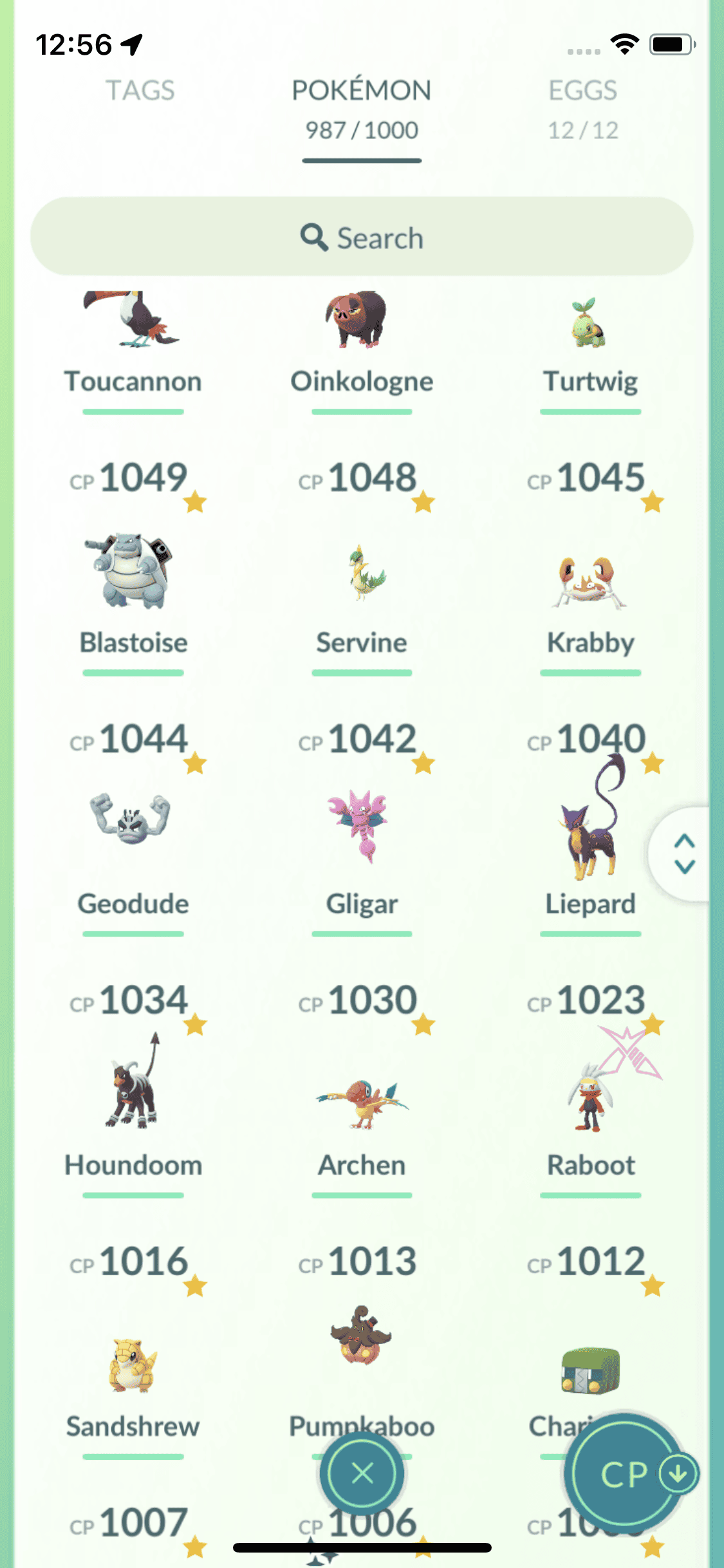
Task: Select the CP 1044 Geodude
Action: pos(133,830)
